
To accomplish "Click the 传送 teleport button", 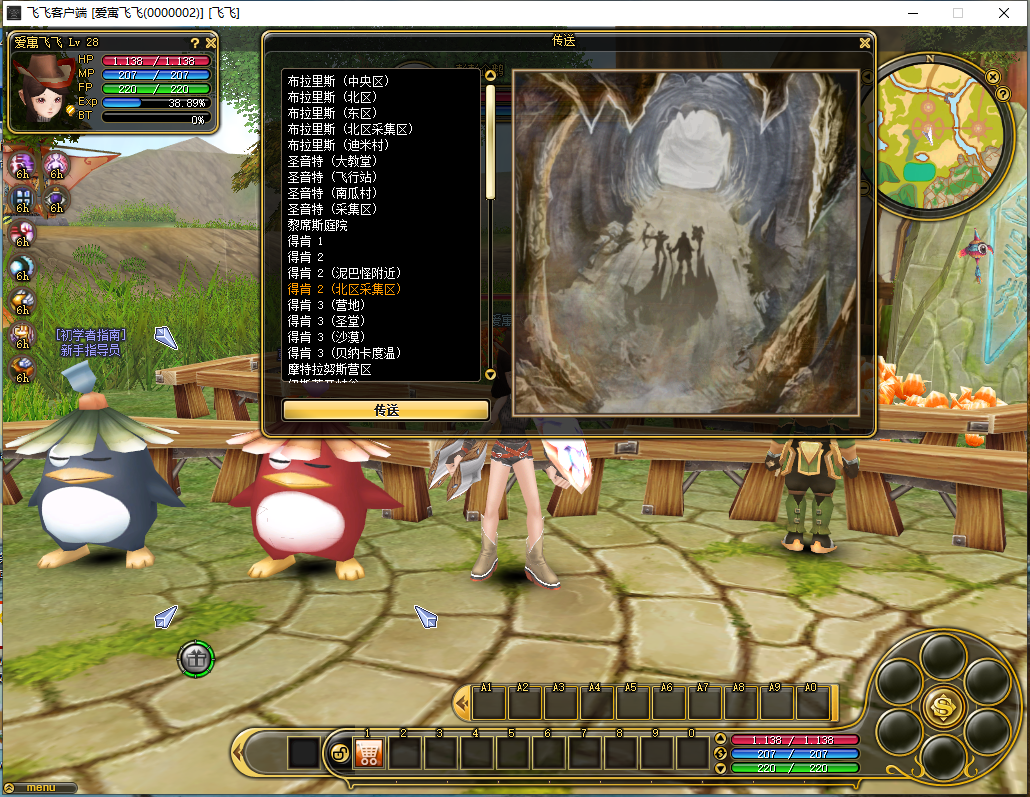I will 386,410.
